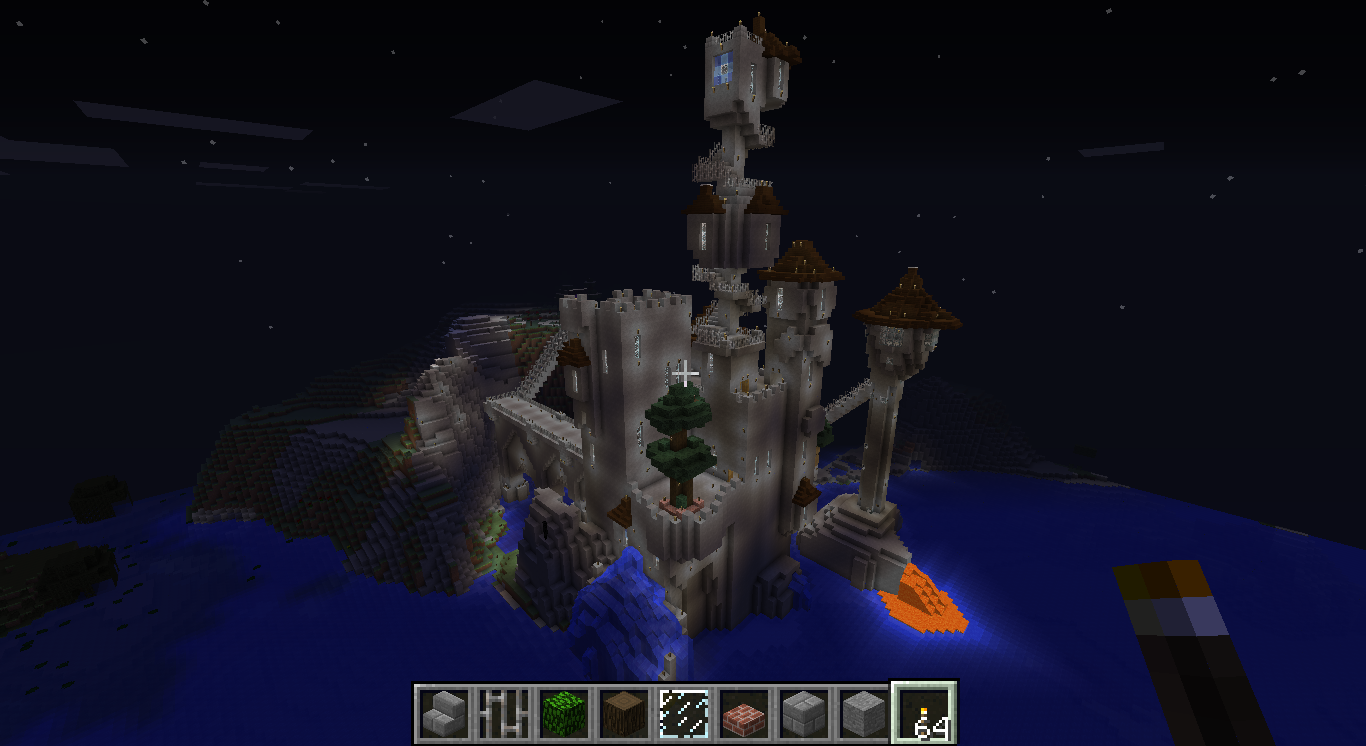This screenshot has width=1366, height=746.
Task: Choose the red brick slab slot
Action: pyautogui.click(x=744, y=714)
